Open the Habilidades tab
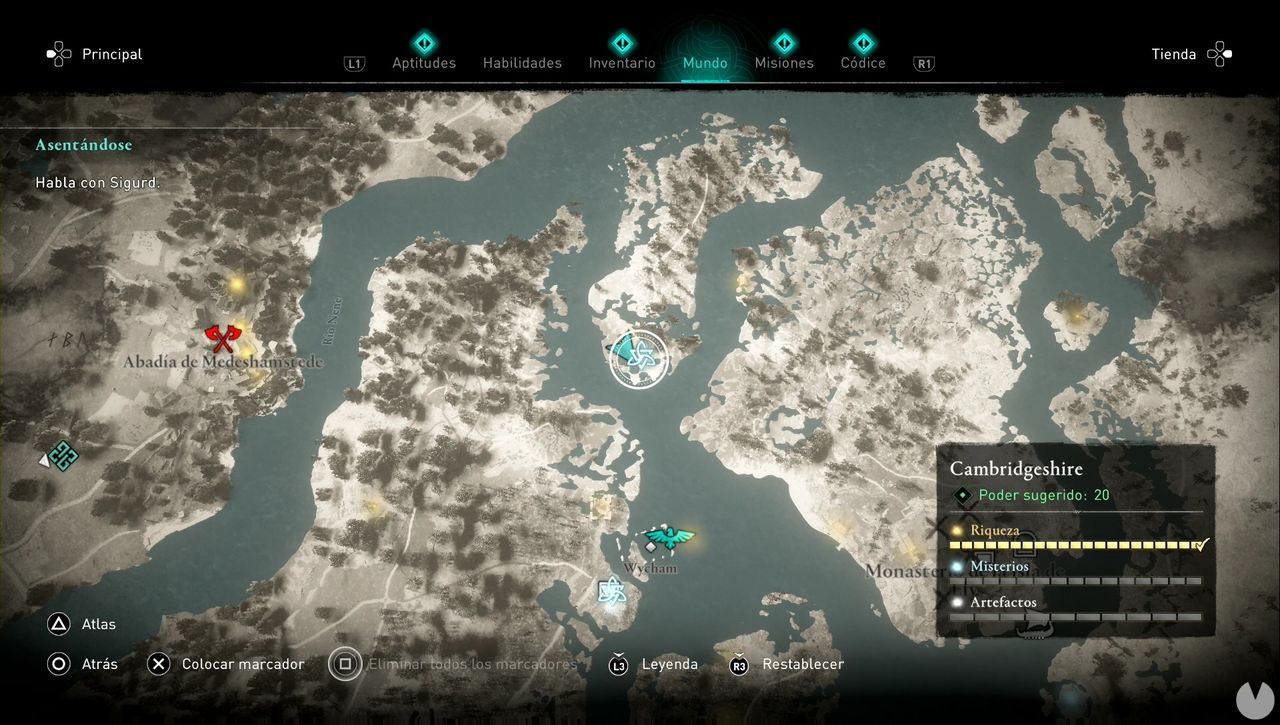The height and width of the screenshot is (725, 1280). point(522,62)
